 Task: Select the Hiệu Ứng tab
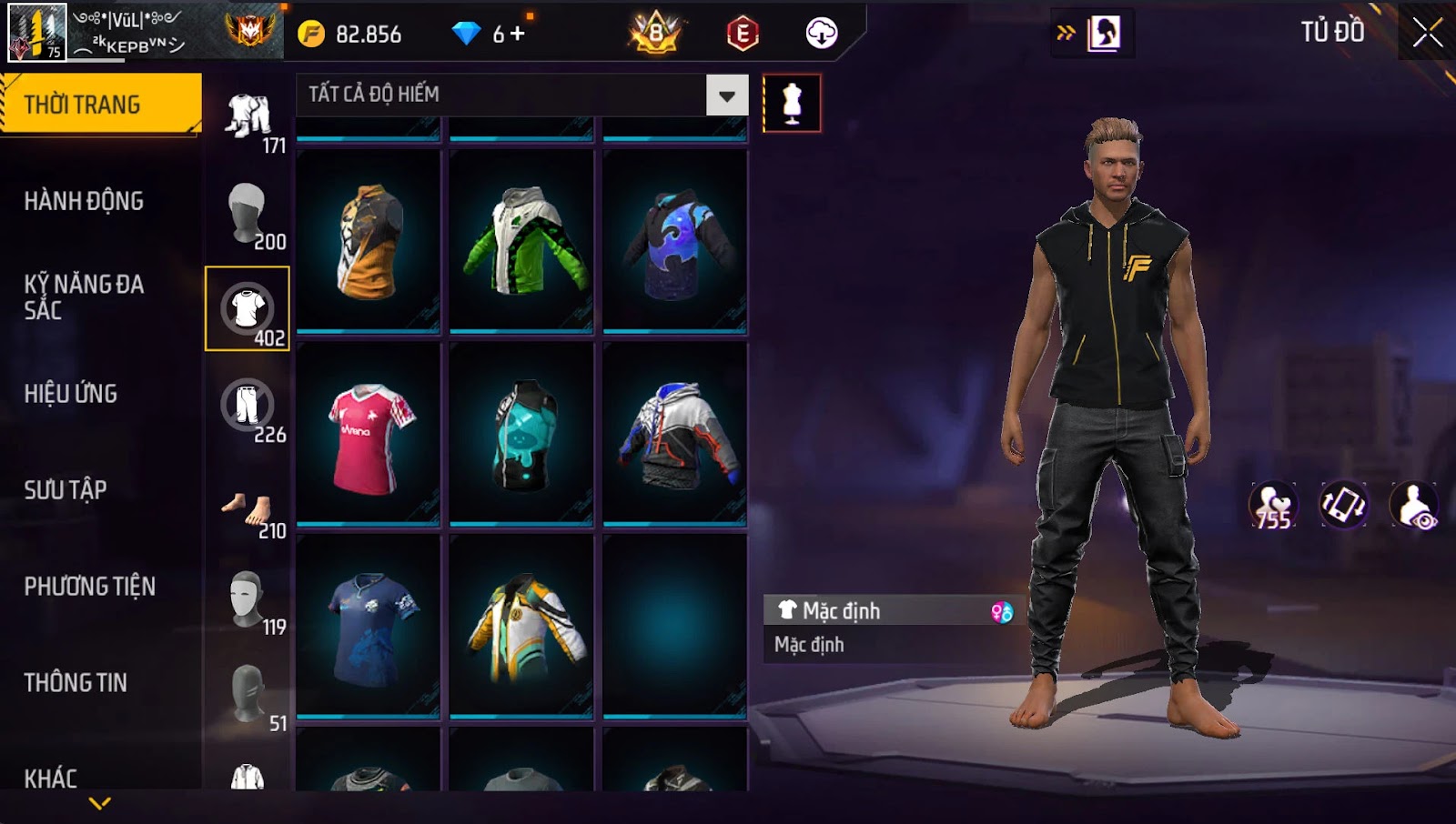point(71,394)
